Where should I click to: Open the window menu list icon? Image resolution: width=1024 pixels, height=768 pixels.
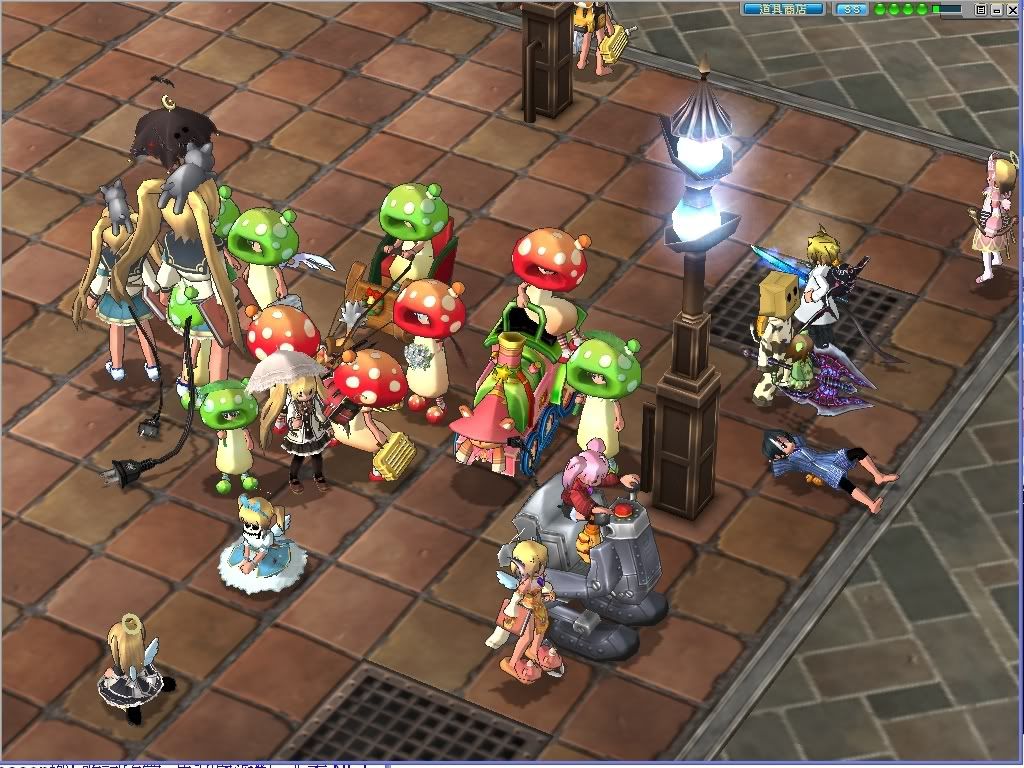point(980,9)
